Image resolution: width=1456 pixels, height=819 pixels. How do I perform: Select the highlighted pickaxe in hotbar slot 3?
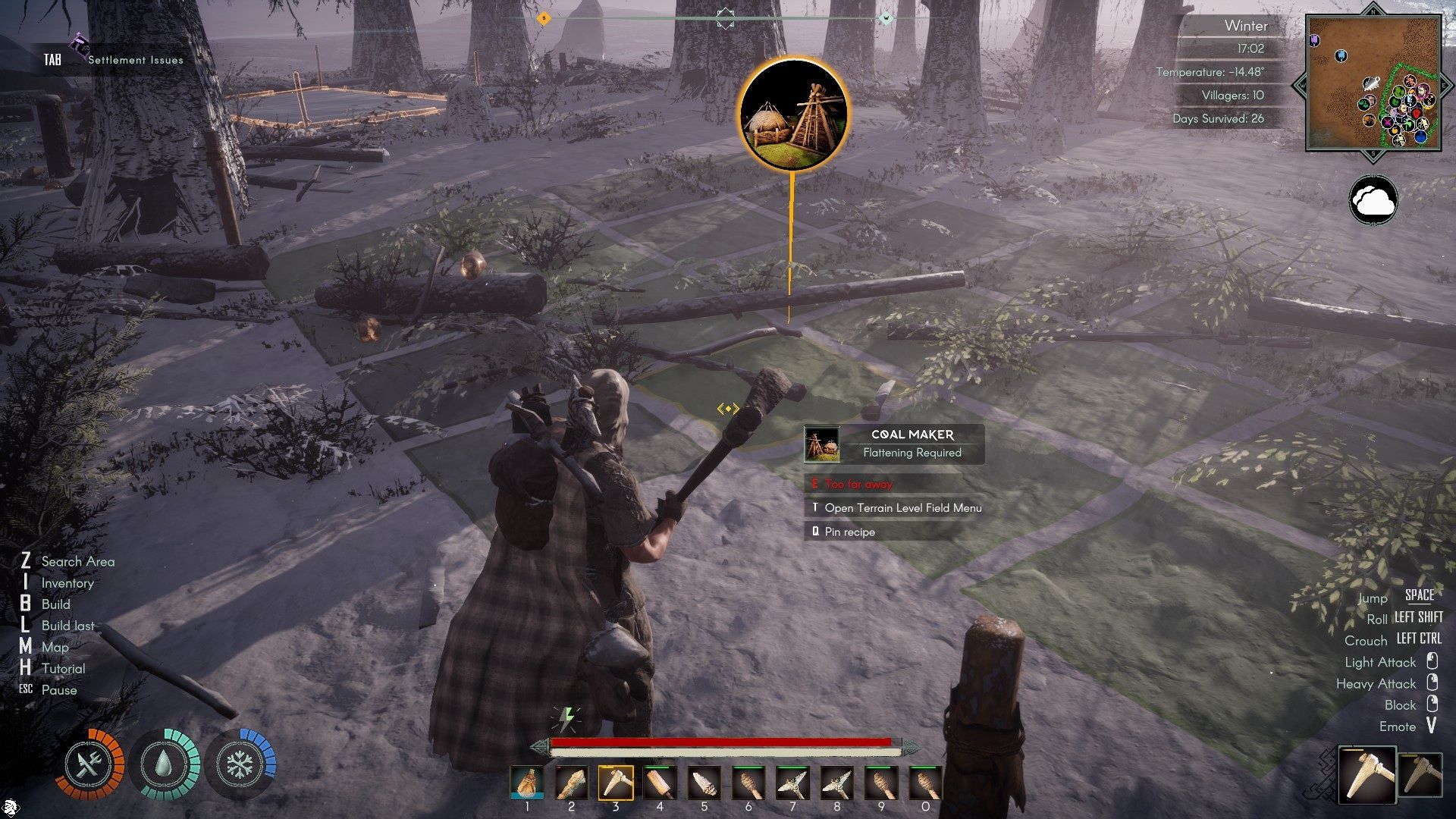pos(616,783)
